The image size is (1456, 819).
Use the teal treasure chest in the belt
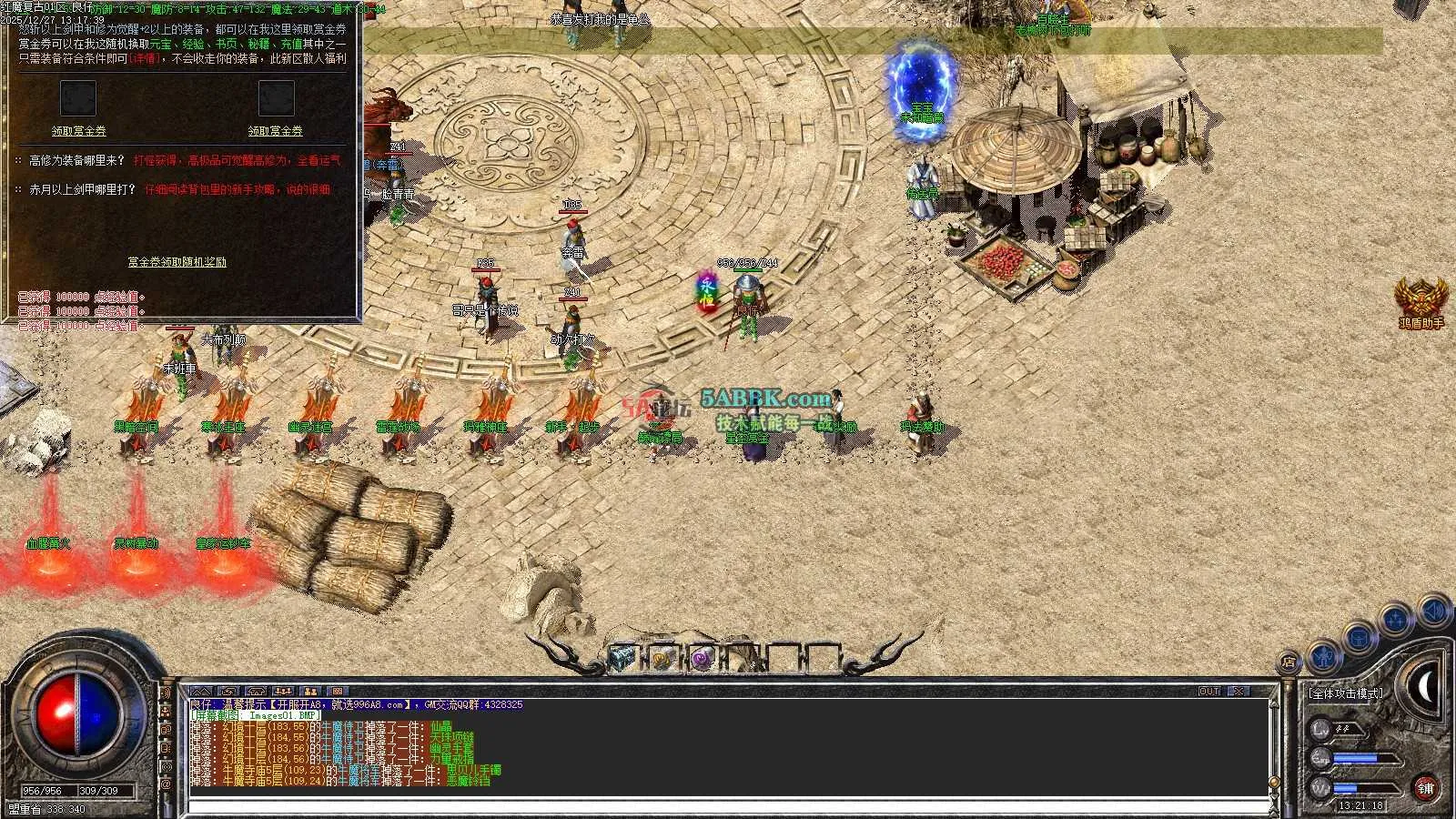622,657
